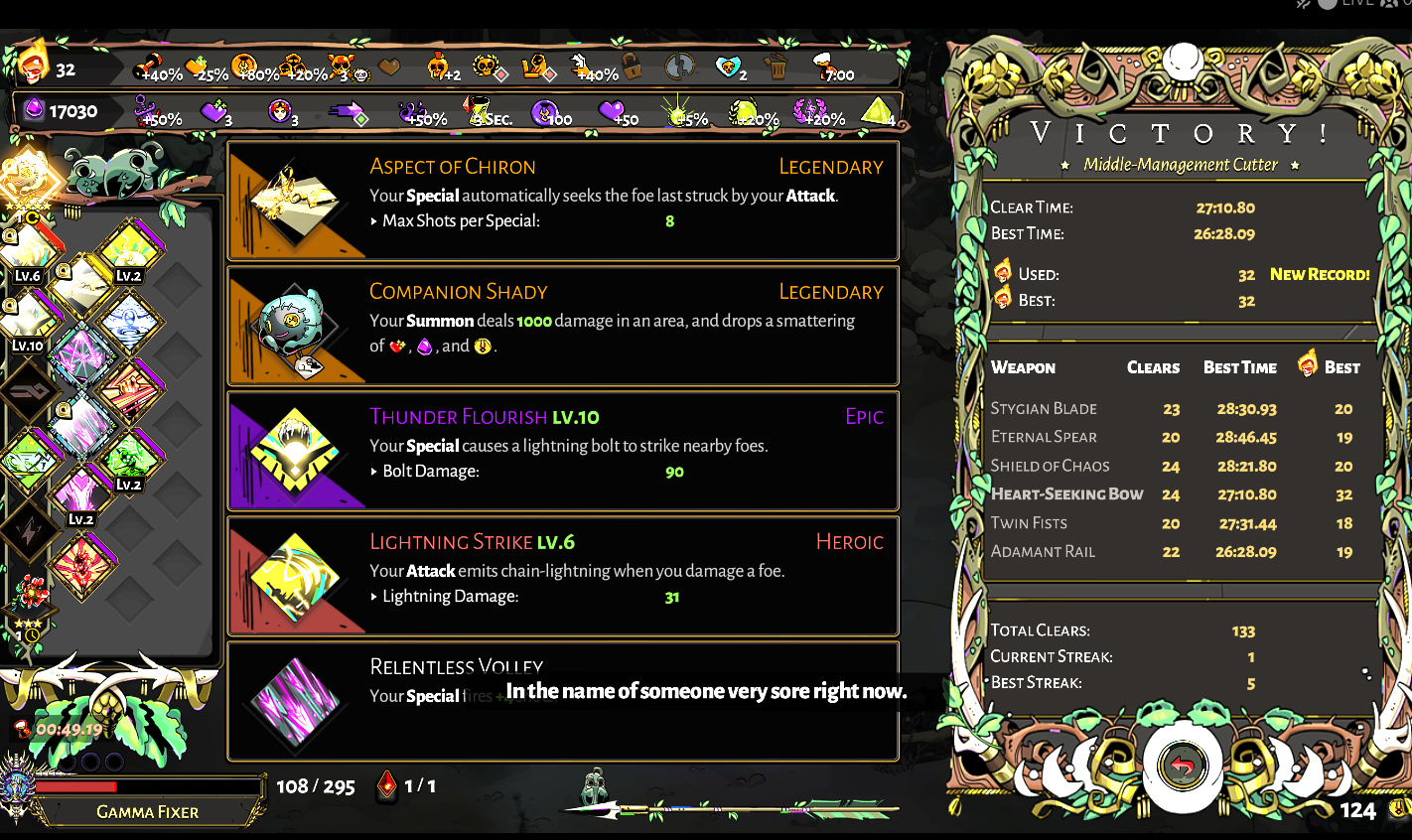
Task: Click the red flower keepsake icon
Action: click(30, 593)
